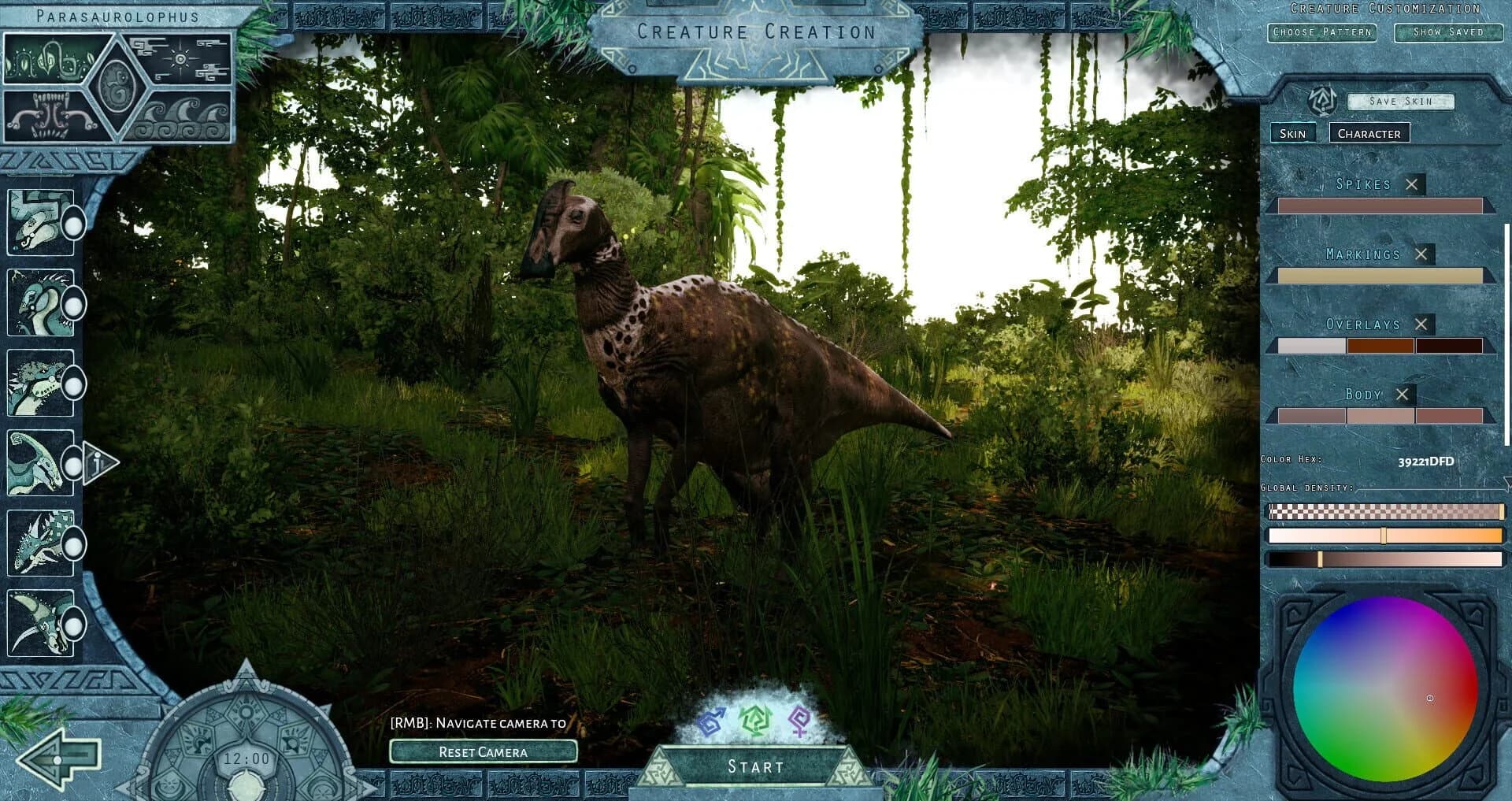Click Save Skin
The height and width of the screenshot is (801, 1512).
pyautogui.click(x=1400, y=101)
